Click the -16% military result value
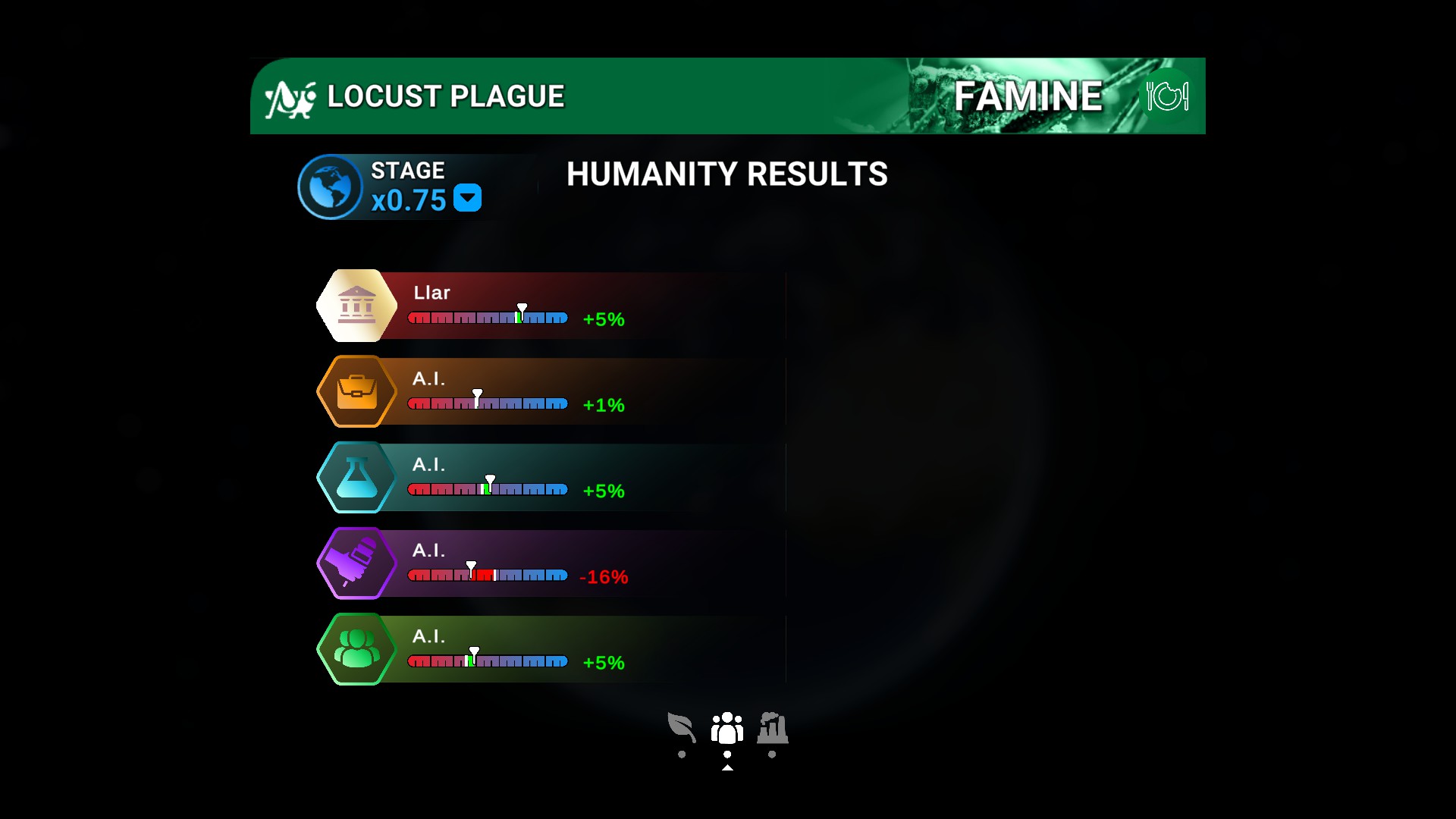This screenshot has height=819, width=1456. [604, 577]
